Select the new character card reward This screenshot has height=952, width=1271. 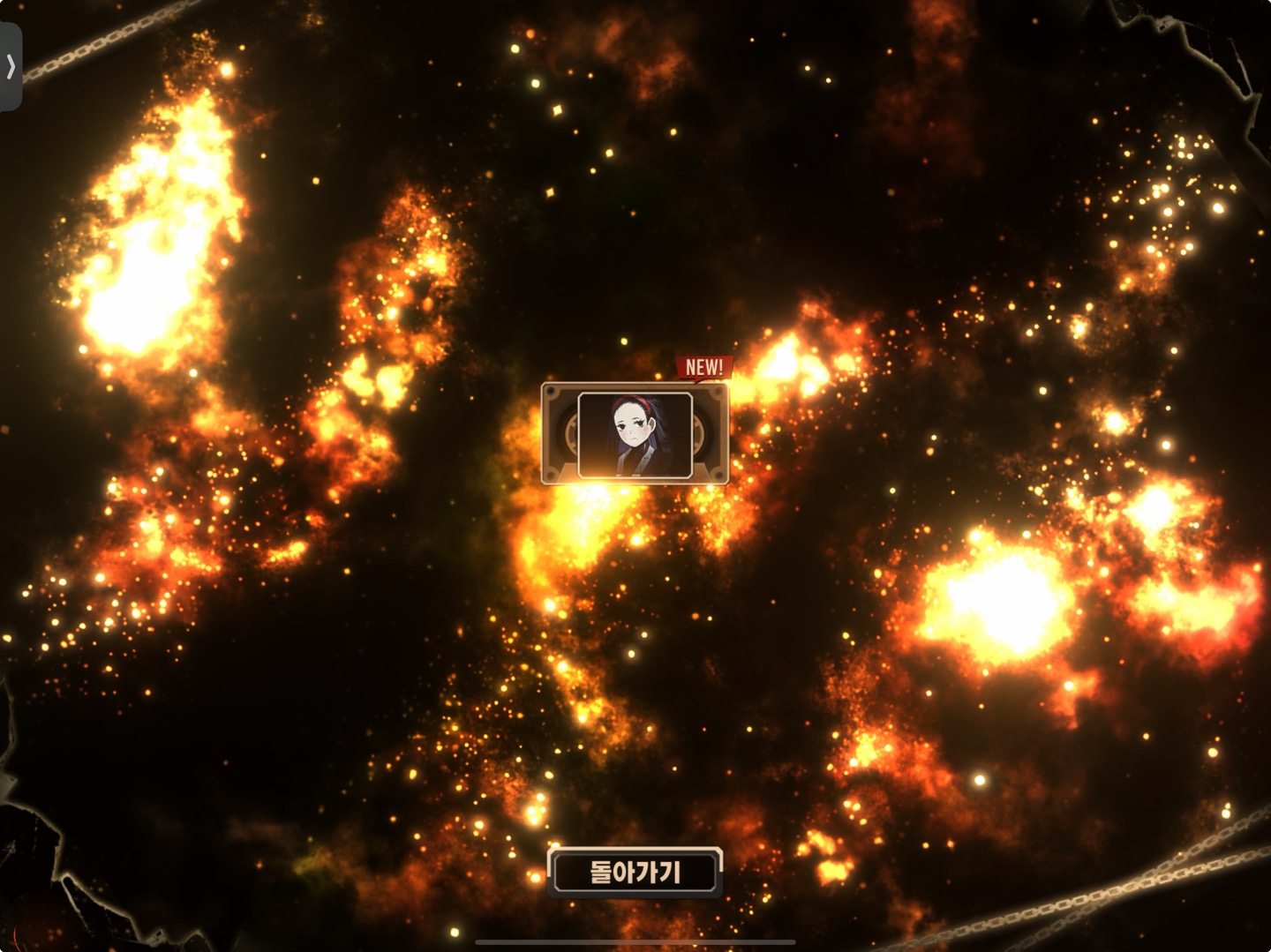[635, 434]
